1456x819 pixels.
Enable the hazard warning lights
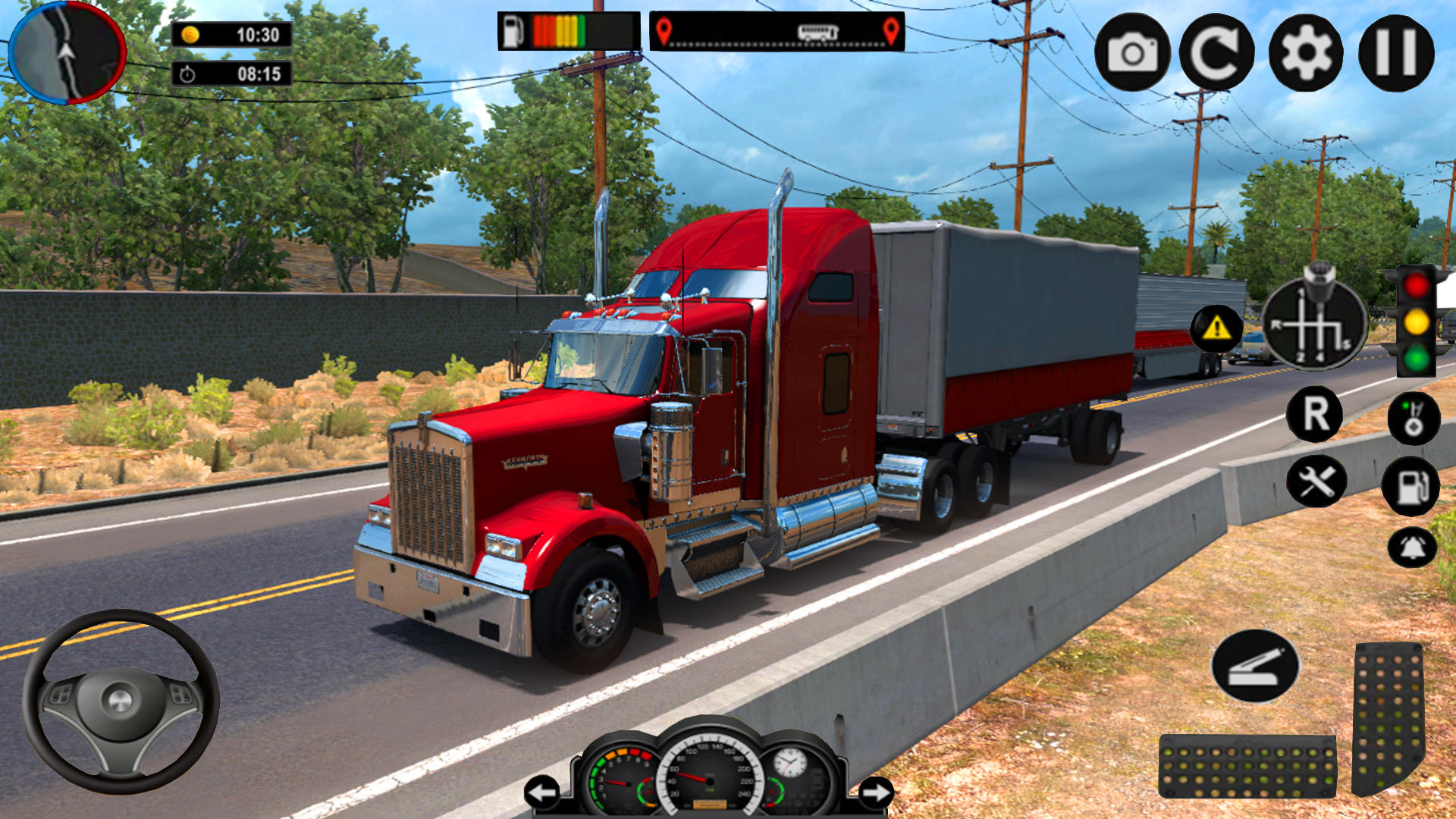1216,329
